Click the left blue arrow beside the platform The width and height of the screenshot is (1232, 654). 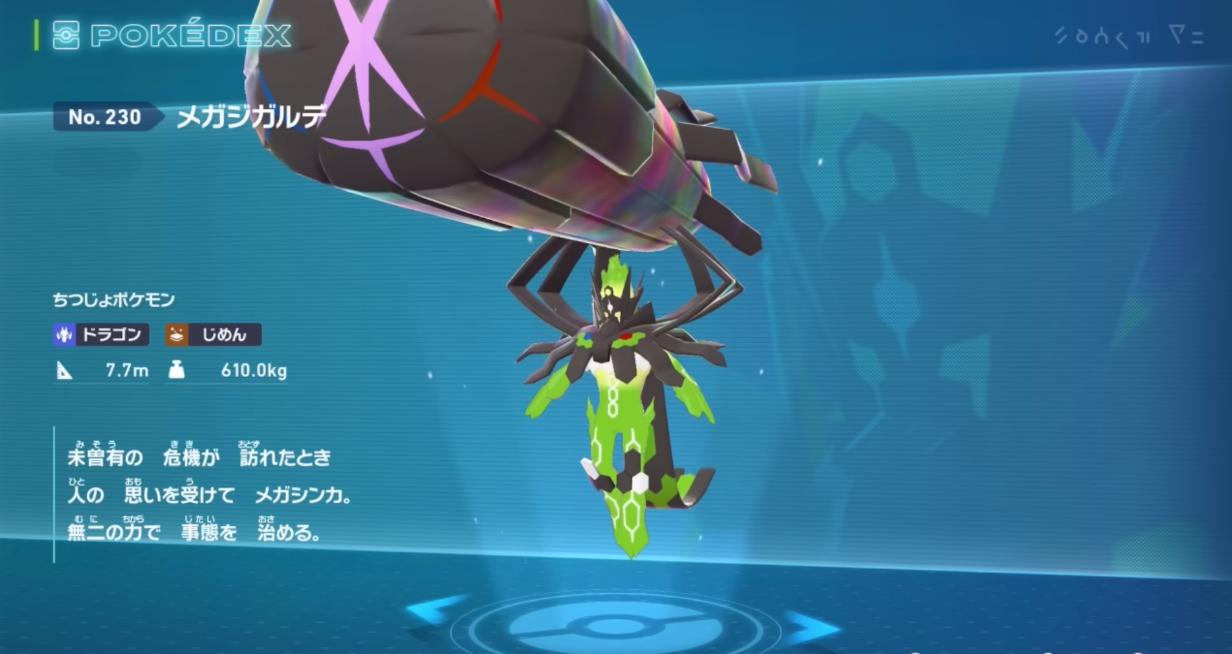click(438, 610)
